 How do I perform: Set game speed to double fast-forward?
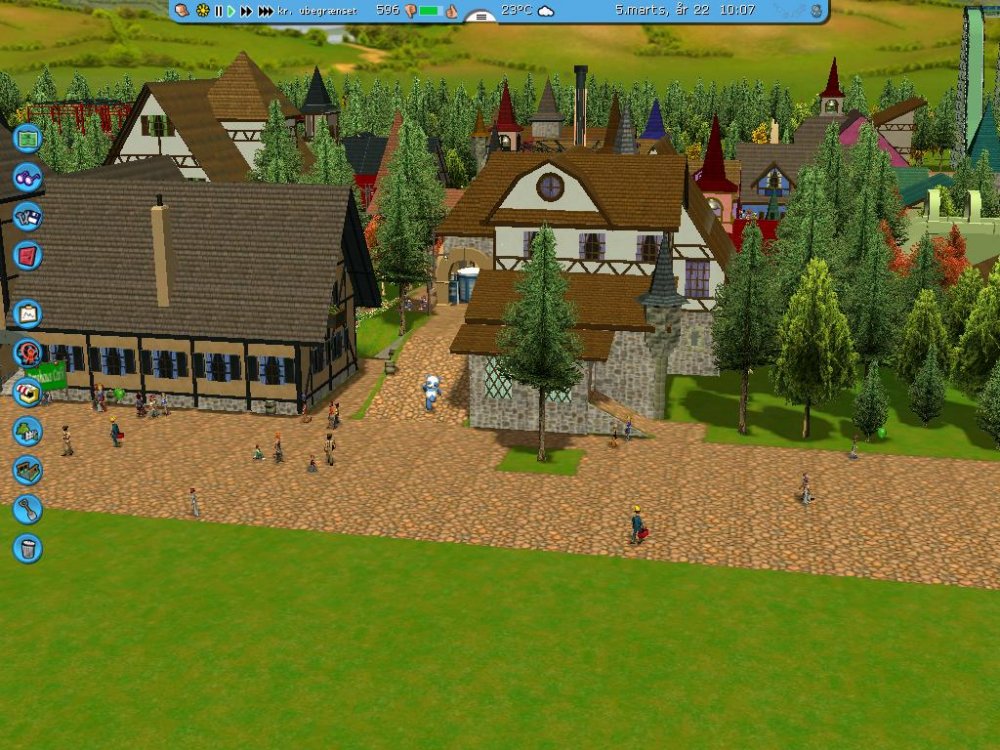click(246, 11)
